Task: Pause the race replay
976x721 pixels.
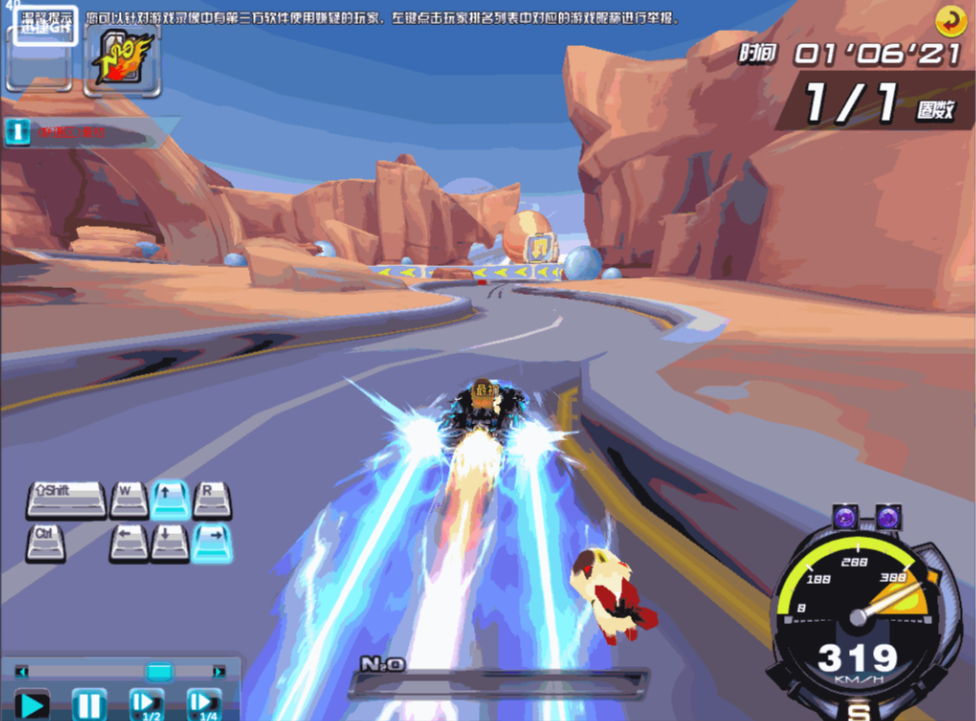Action: (x=89, y=705)
